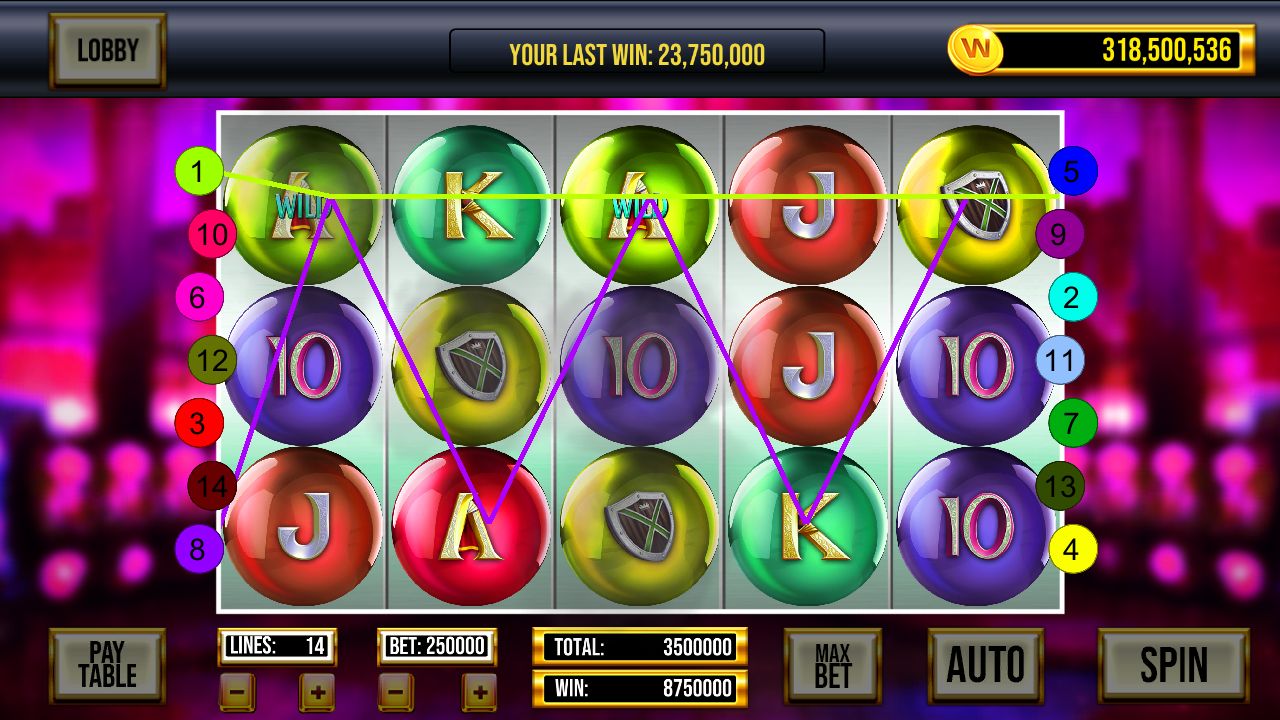Enable Auto spin
1280x720 pixels.
(985, 665)
